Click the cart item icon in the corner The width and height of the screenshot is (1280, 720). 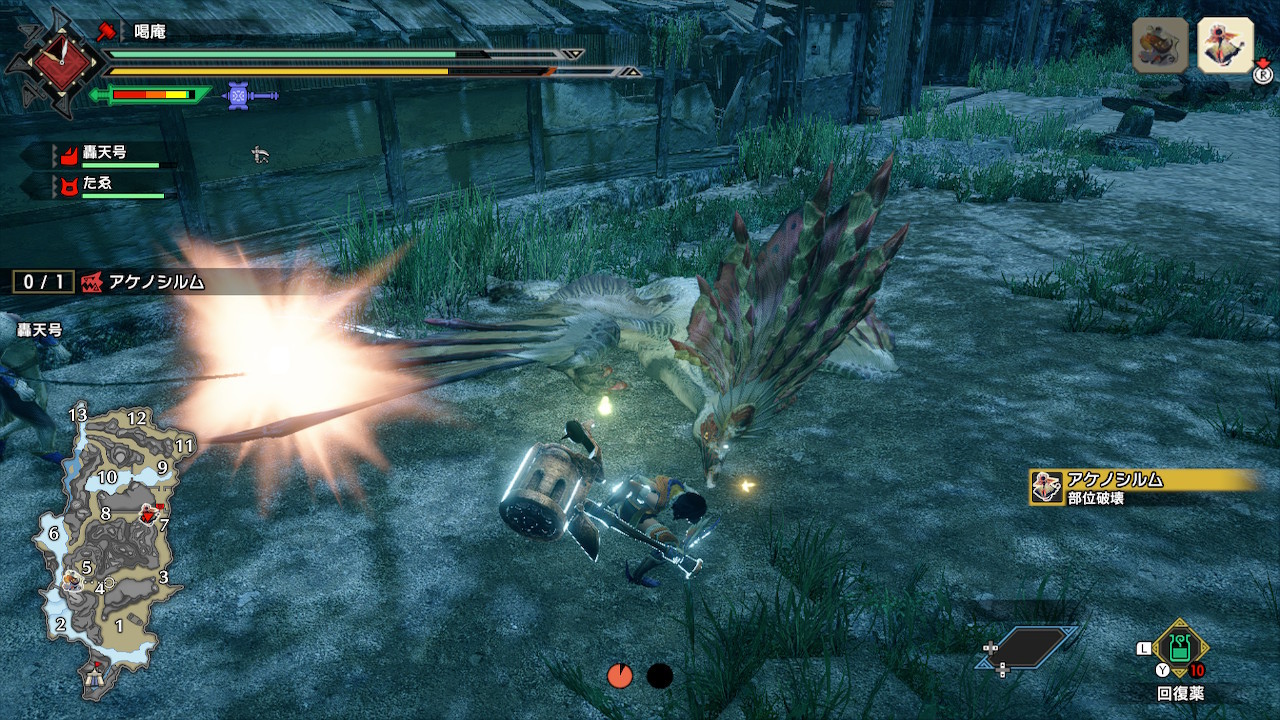pos(1160,45)
